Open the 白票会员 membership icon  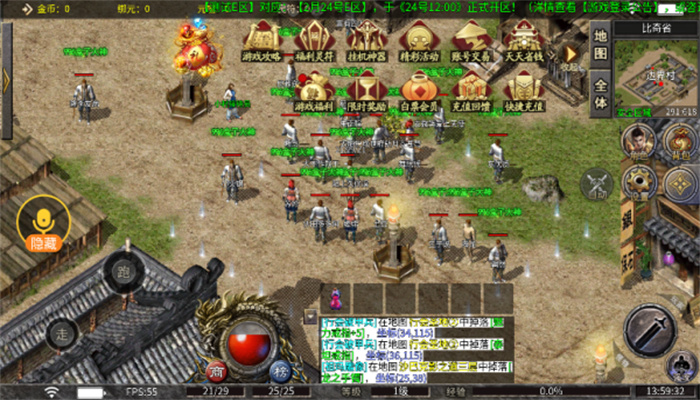(x=418, y=90)
